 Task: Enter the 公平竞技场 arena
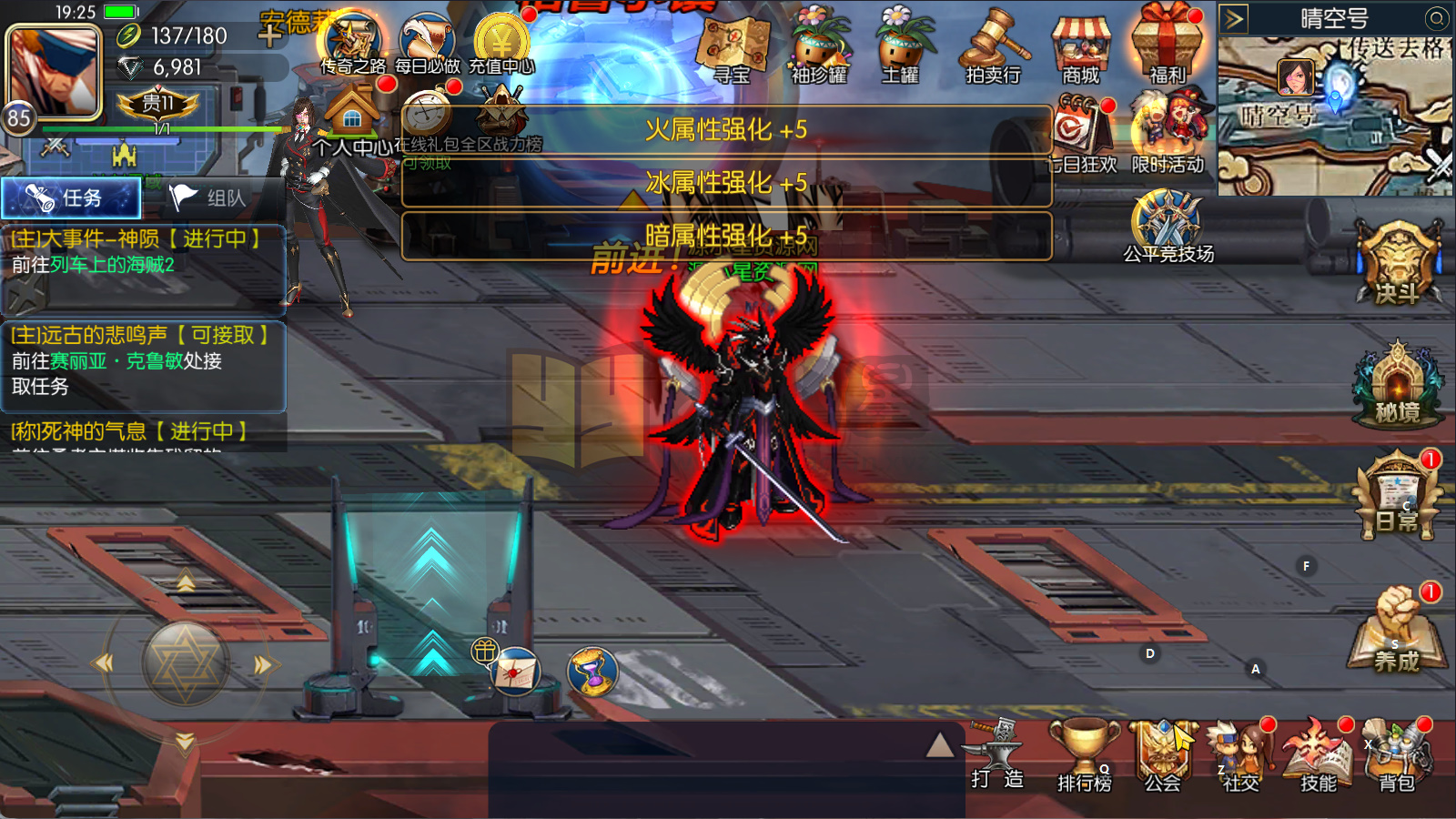click(x=1168, y=227)
